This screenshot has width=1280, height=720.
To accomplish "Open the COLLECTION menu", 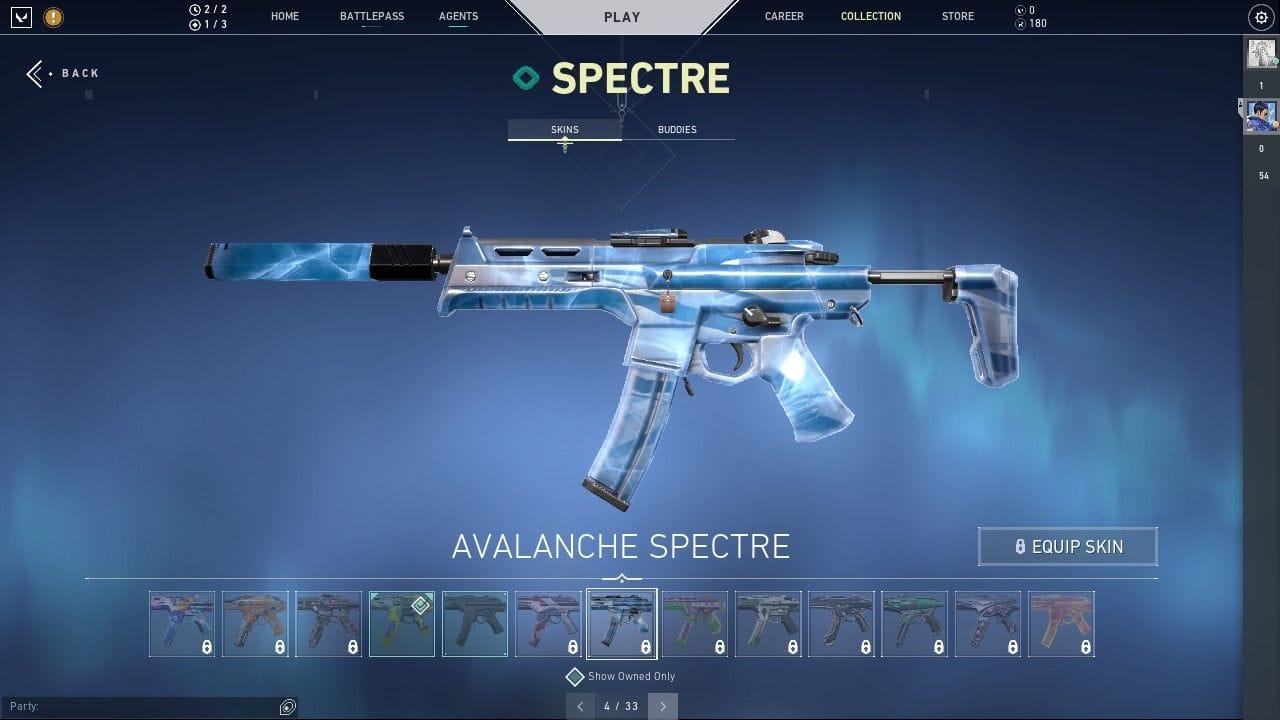I will [870, 16].
